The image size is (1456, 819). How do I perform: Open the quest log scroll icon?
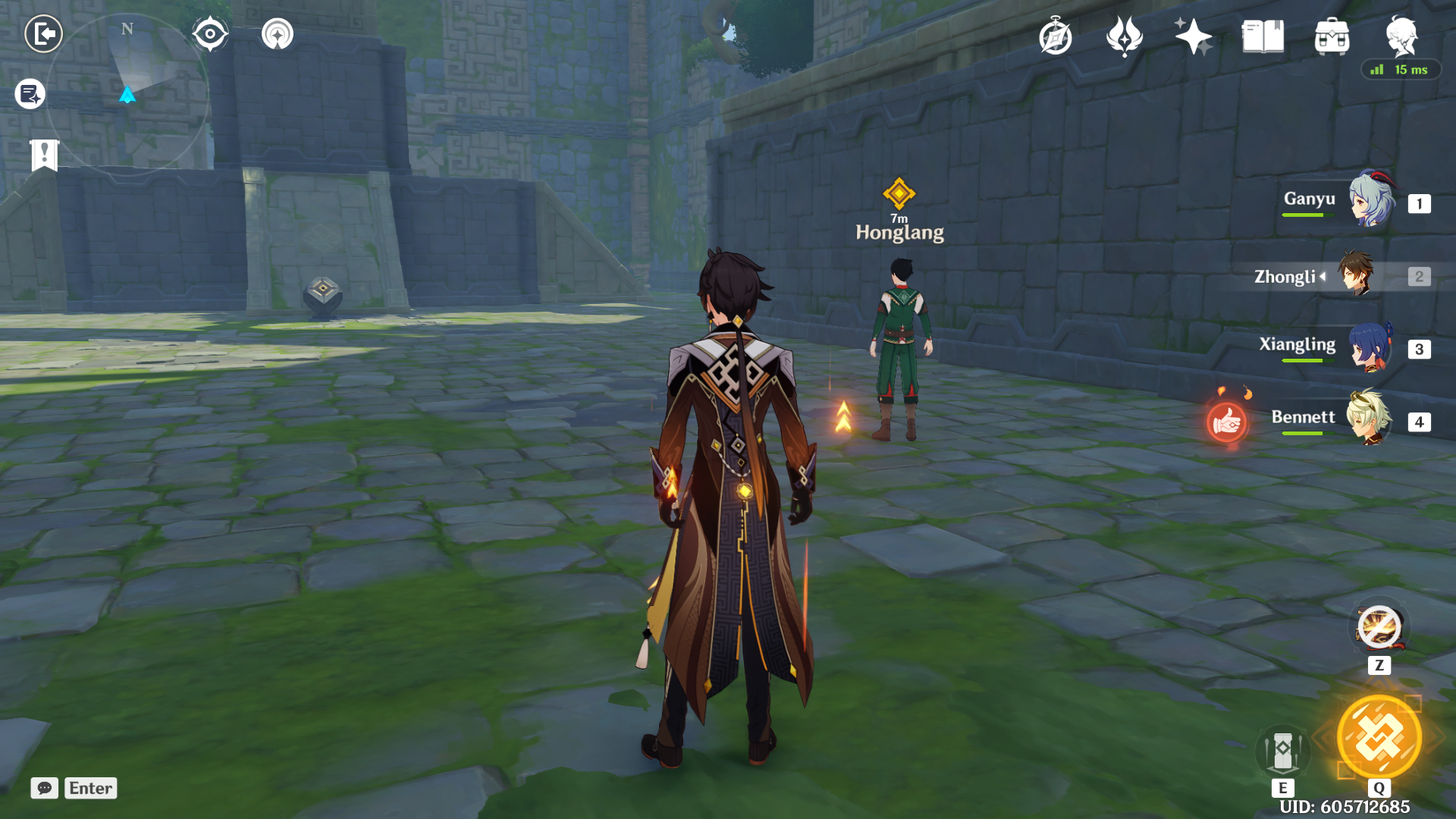tap(30, 95)
